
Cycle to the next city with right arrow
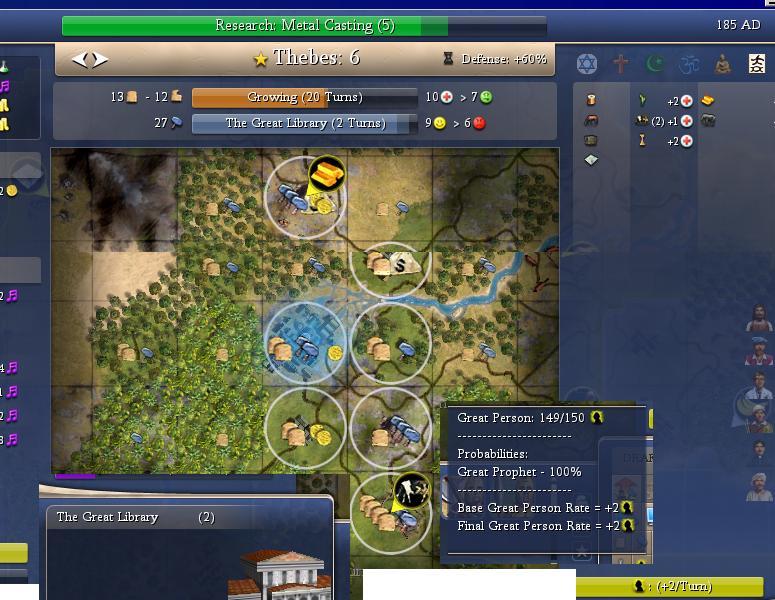[100, 60]
